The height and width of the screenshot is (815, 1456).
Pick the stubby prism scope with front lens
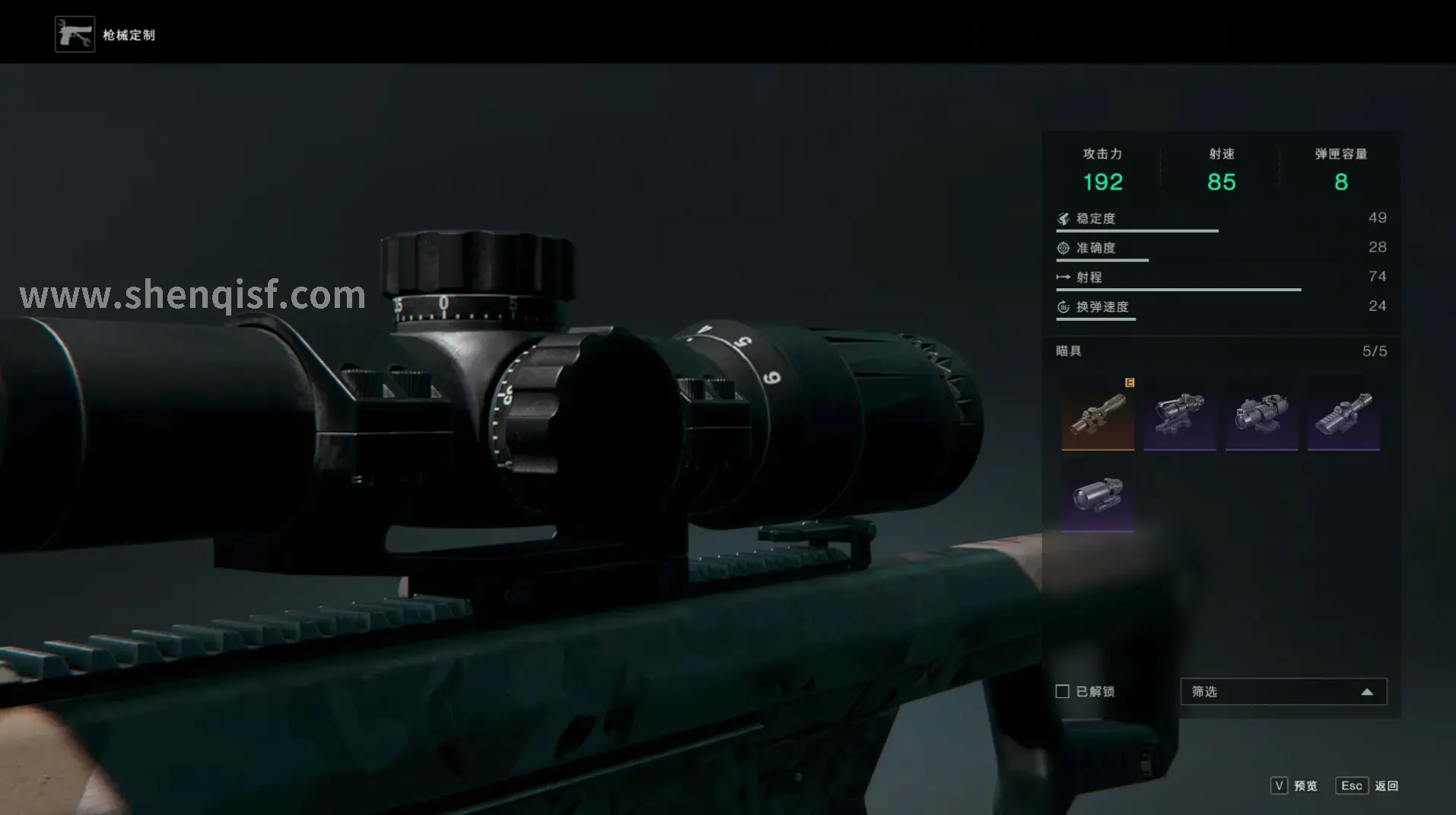tap(1261, 414)
